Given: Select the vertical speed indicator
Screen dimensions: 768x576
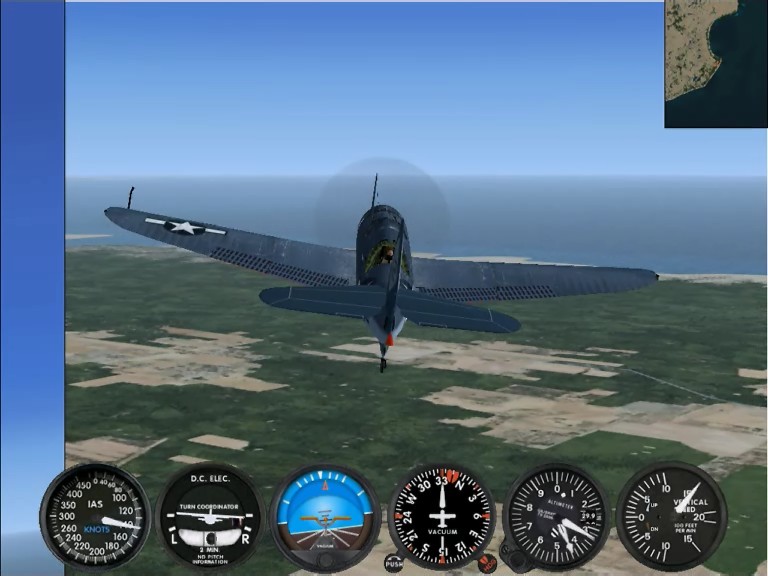Looking at the screenshot, I should tap(671, 516).
